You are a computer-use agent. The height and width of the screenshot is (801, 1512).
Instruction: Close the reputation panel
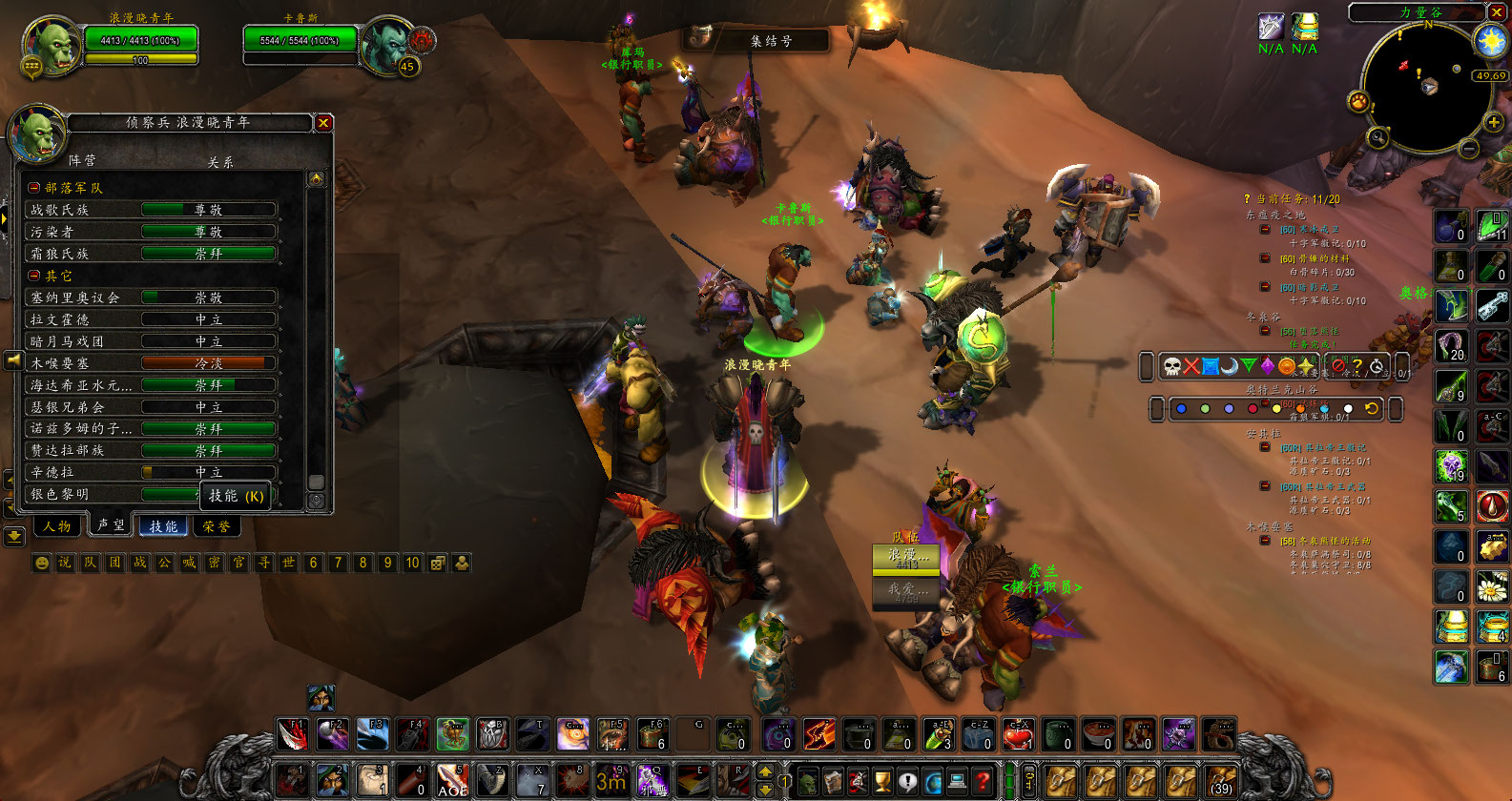[323, 123]
